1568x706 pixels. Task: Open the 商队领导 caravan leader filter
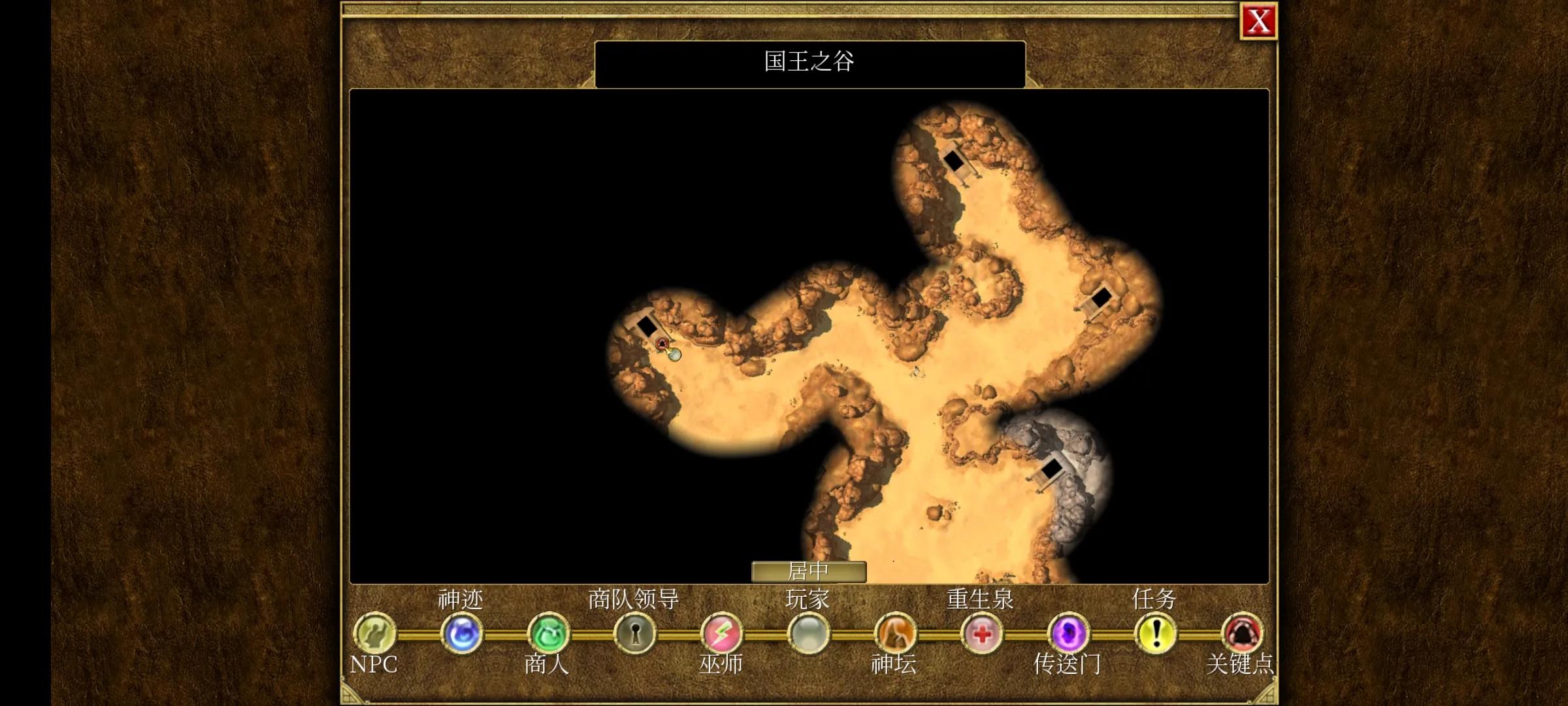click(634, 633)
